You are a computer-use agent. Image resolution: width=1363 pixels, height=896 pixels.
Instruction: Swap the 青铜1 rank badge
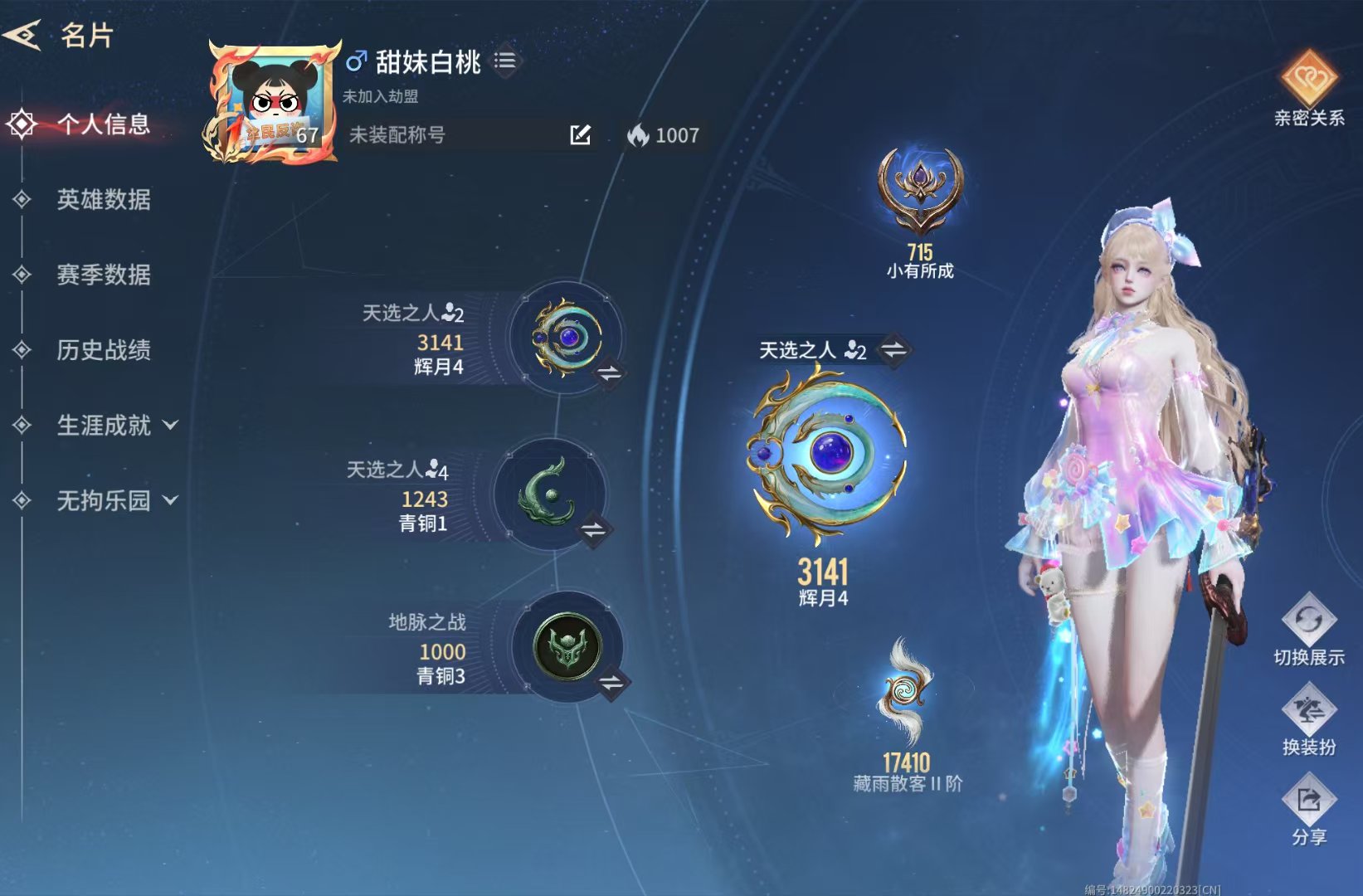pyautogui.click(x=593, y=529)
